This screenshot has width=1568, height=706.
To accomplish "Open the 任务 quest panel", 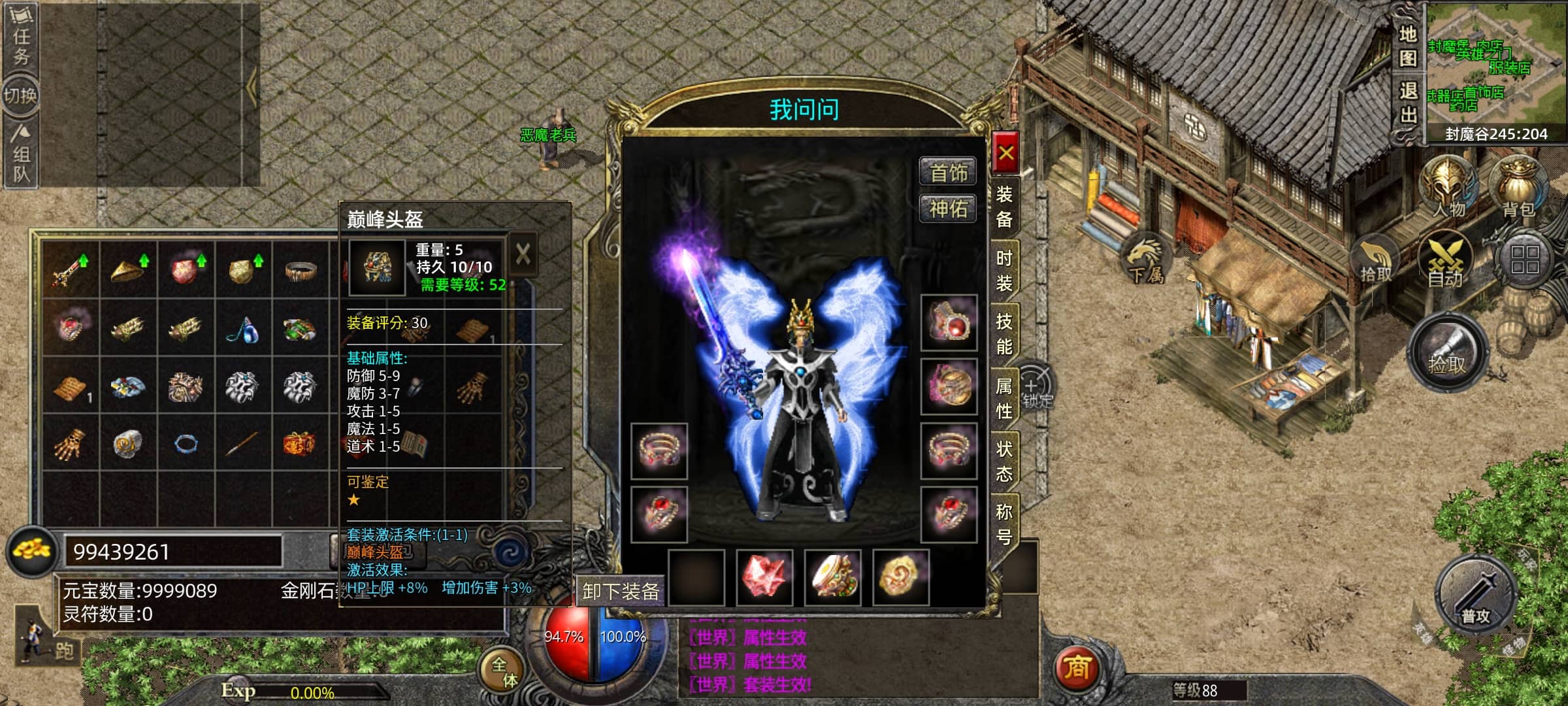I will pyautogui.click(x=21, y=36).
